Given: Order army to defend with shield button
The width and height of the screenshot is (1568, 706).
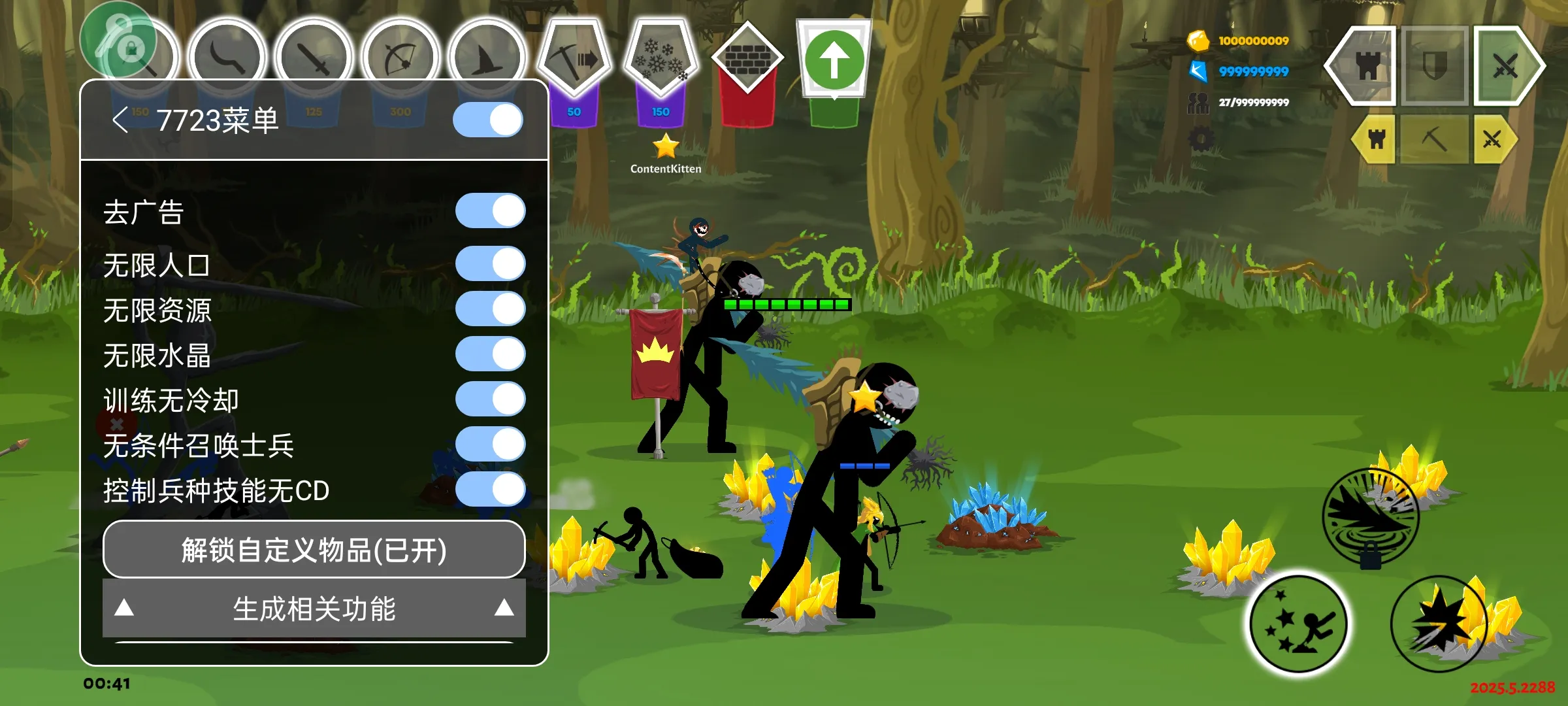Looking at the screenshot, I should [x=1435, y=65].
